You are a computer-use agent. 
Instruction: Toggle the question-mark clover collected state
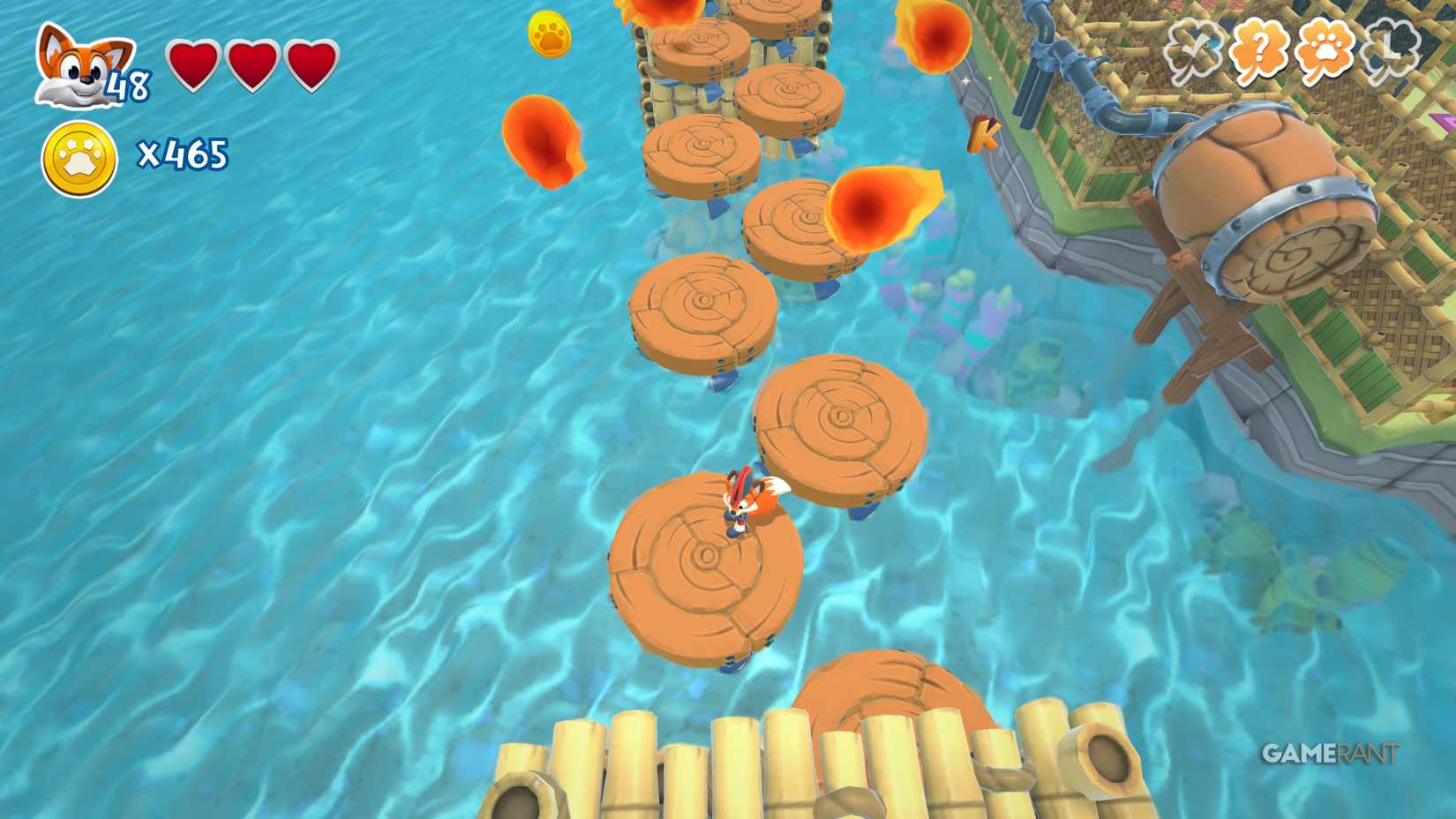coord(1259,49)
